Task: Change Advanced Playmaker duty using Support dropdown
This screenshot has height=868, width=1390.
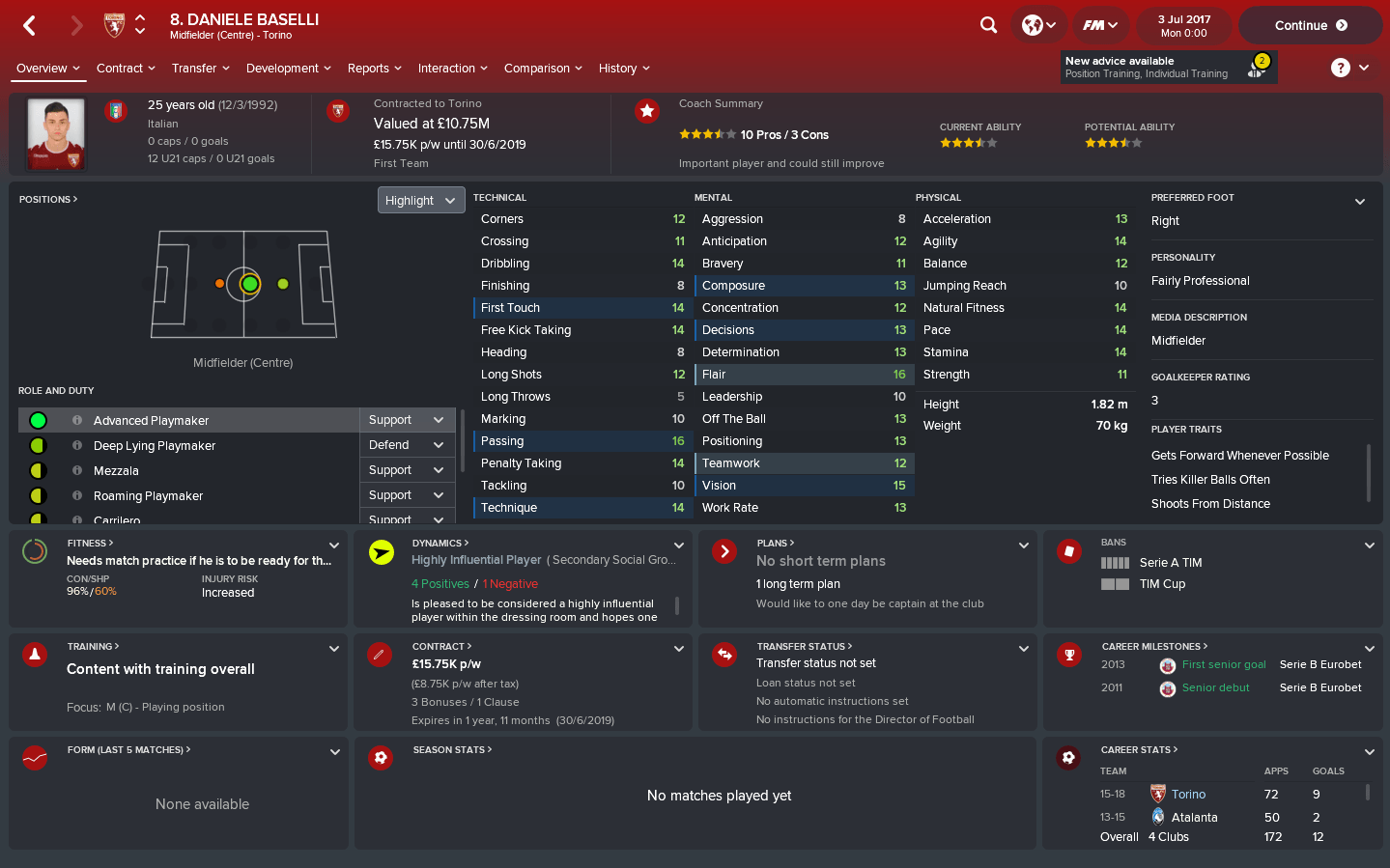Action: coord(407,420)
